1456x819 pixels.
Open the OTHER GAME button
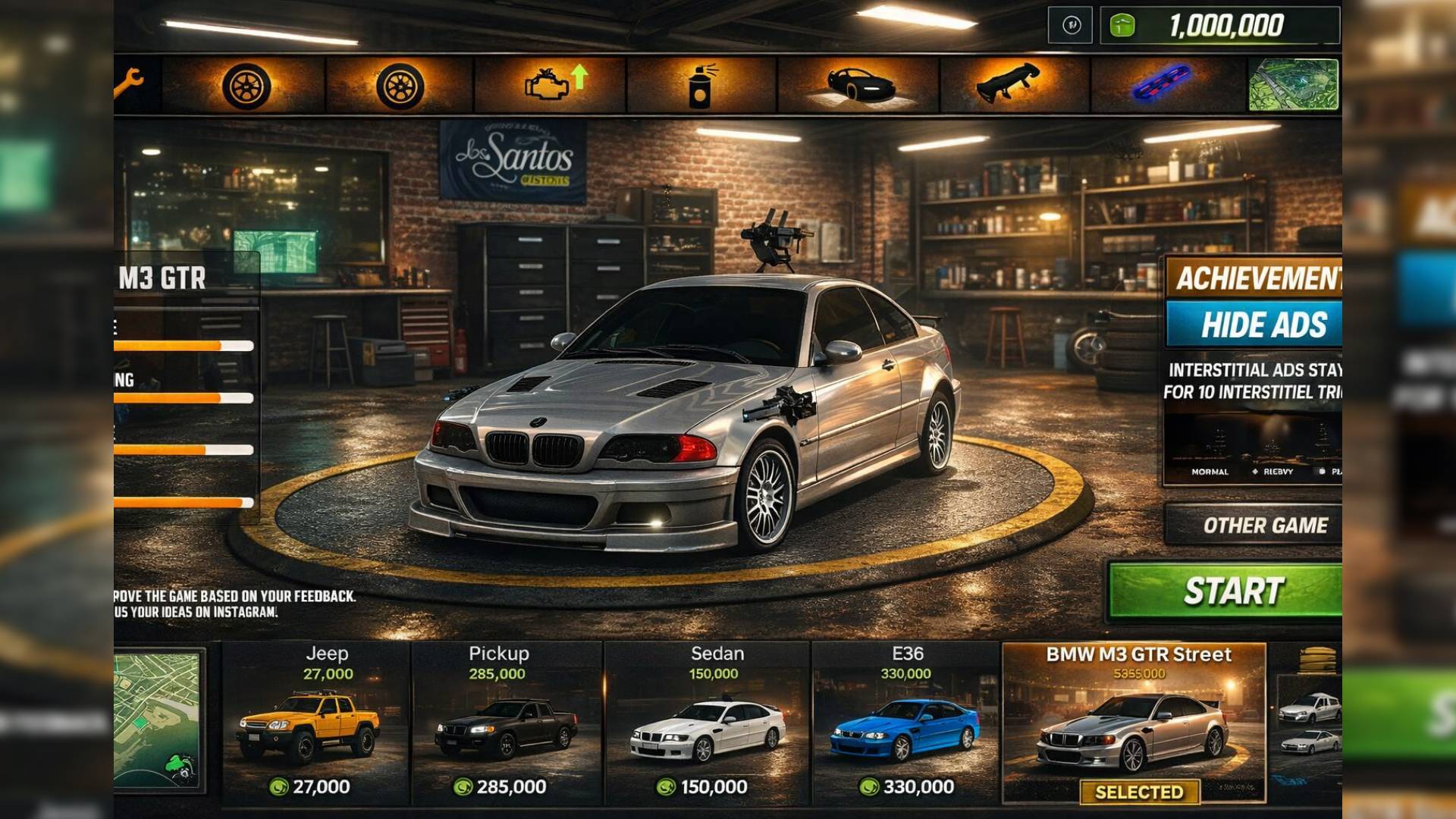pyautogui.click(x=1254, y=525)
